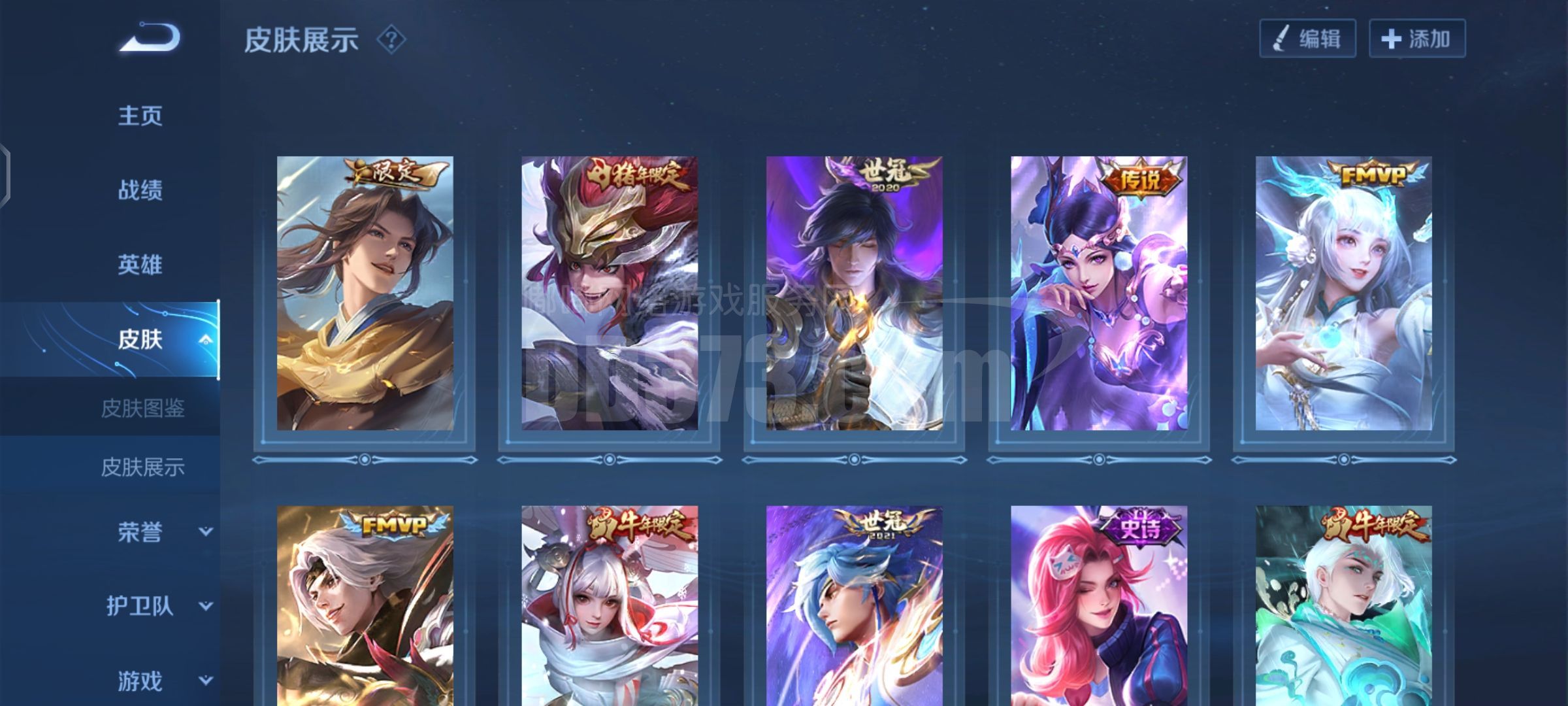Image resolution: width=1568 pixels, height=706 pixels.
Task: Click the 添加 button
Action: pos(1416,39)
